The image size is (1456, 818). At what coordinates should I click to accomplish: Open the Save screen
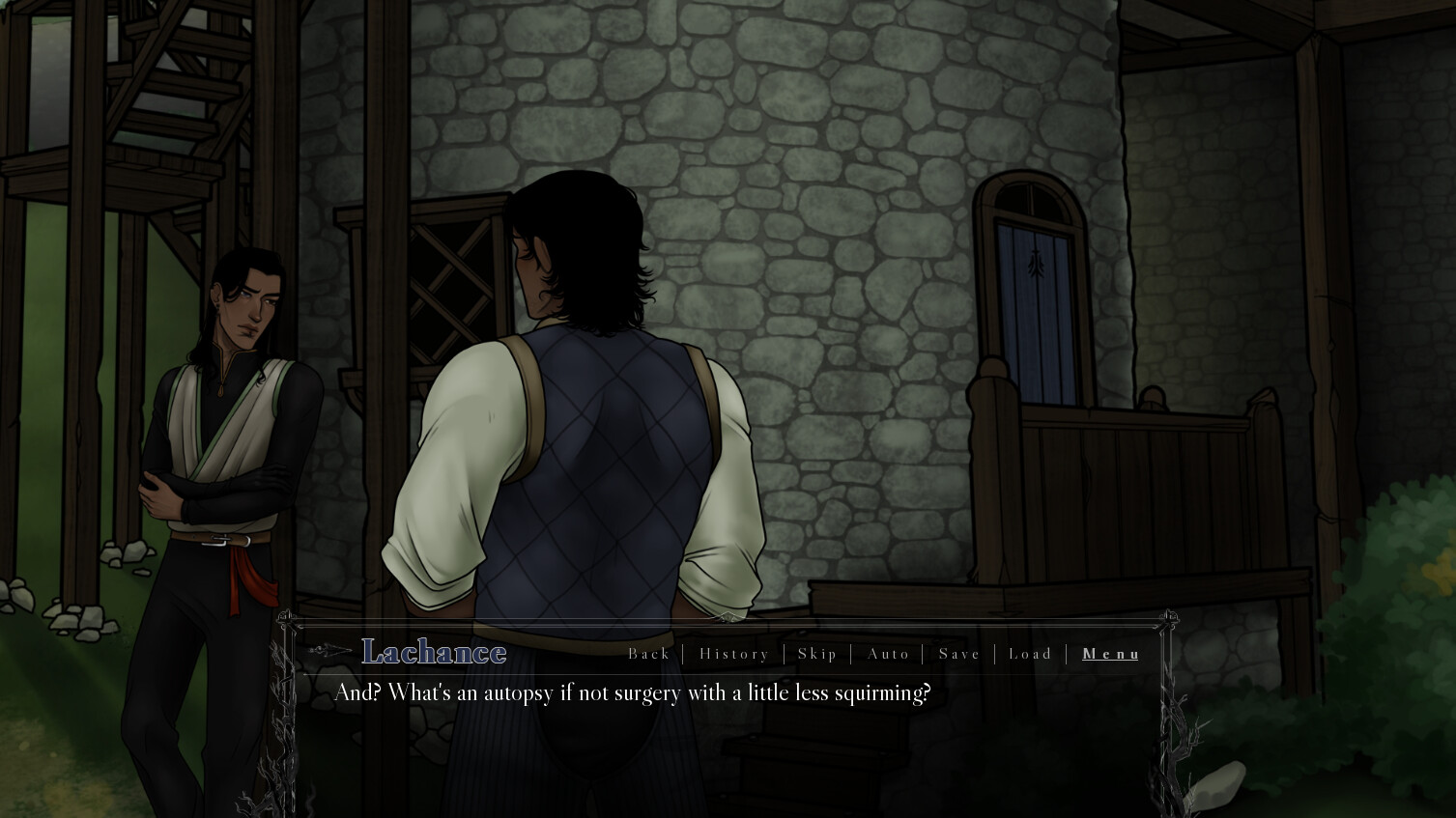(x=958, y=654)
